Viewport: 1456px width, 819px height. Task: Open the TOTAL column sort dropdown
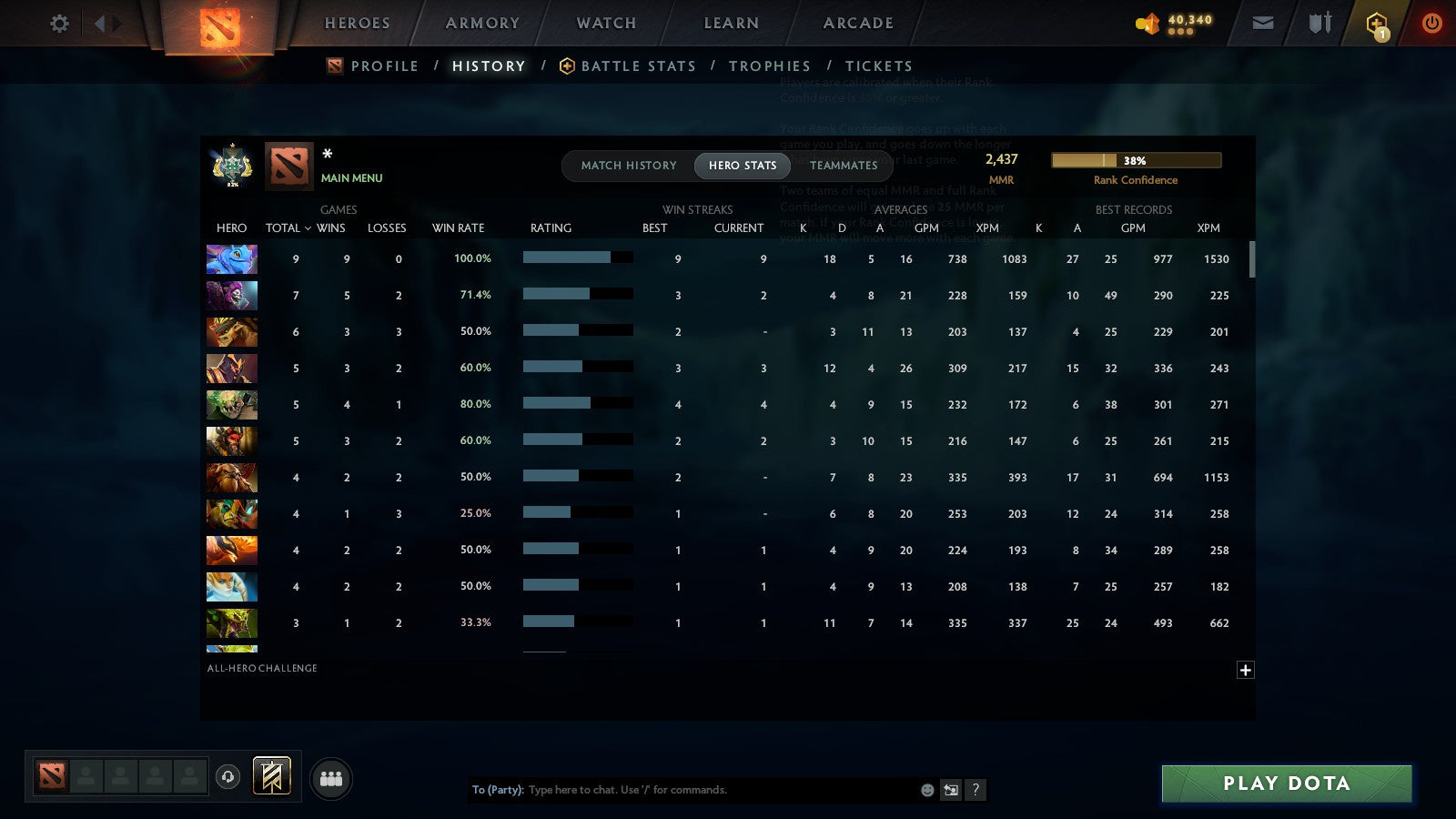point(288,228)
